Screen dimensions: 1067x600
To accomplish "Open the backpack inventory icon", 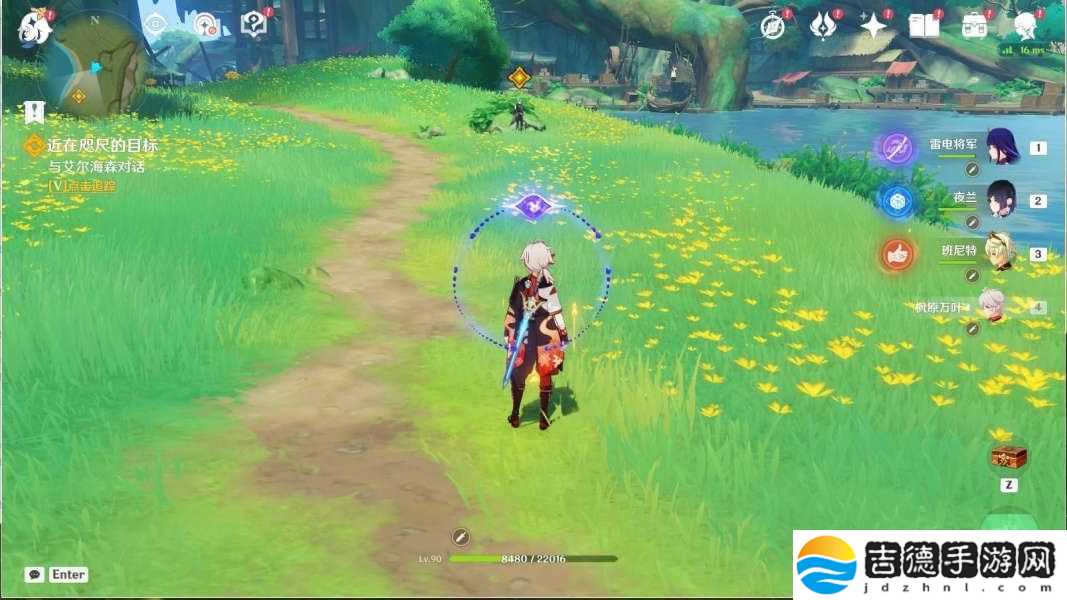I will tap(975, 25).
